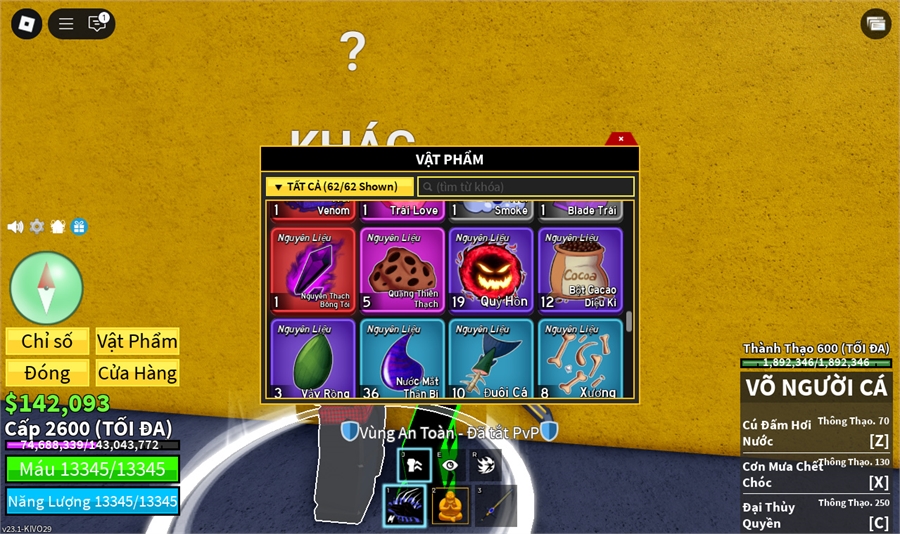
Task: Click the inventory keyword search box
Action: click(x=526, y=187)
